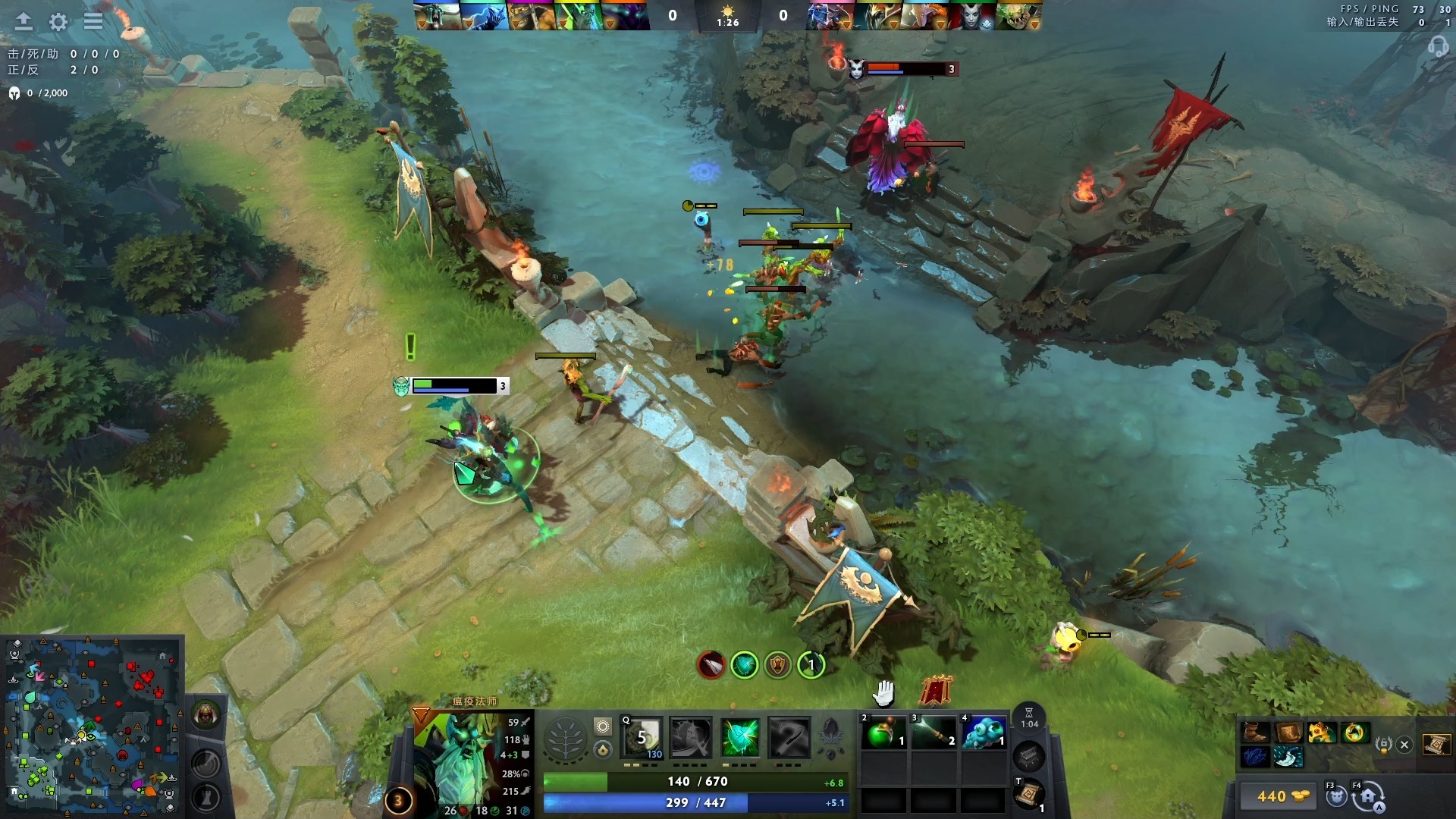The width and height of the screenshot is (1456, 819).
Task: Open the hero talent tree
Action: tap(565, 738)
